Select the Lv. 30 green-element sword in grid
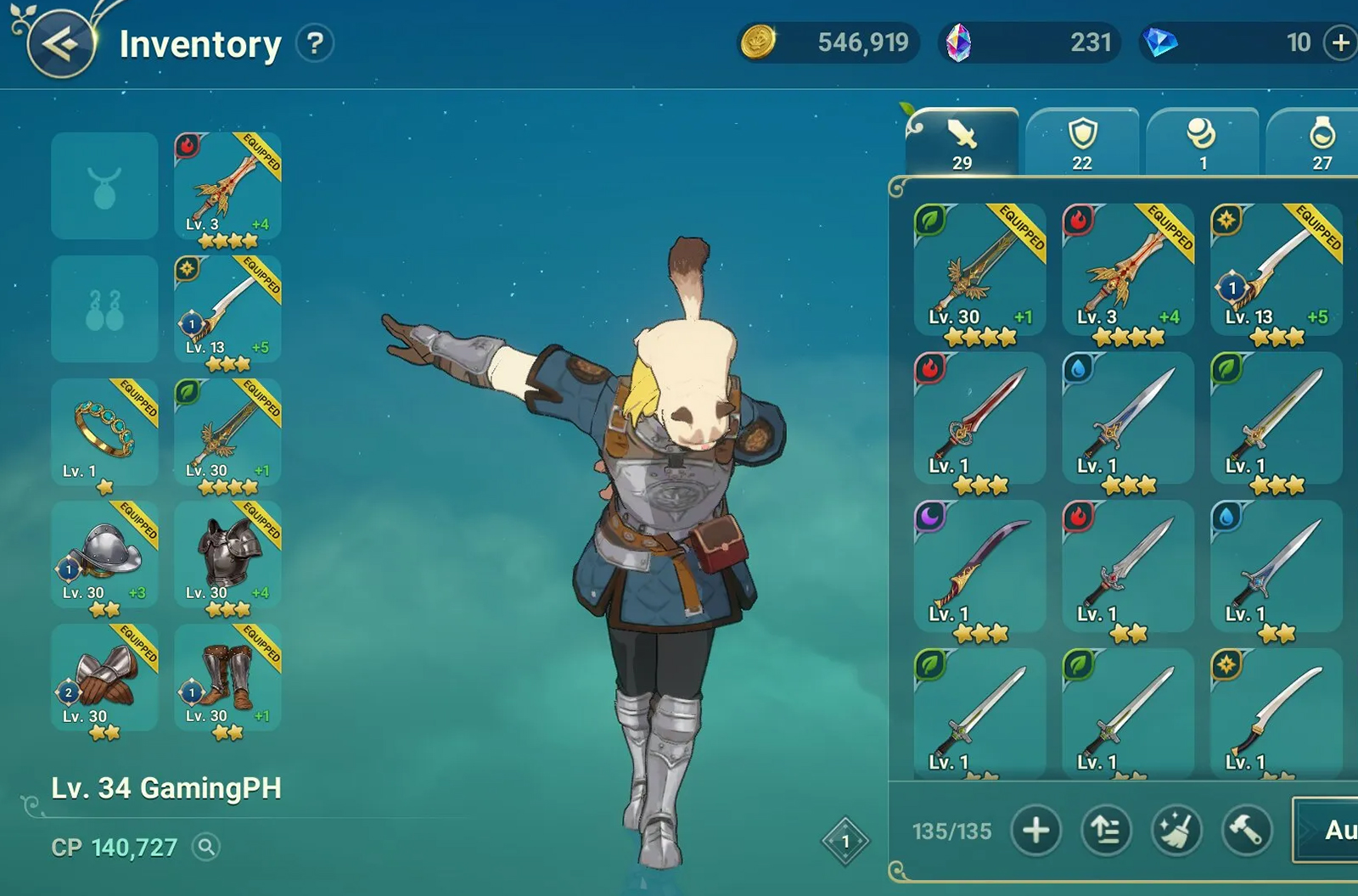The height and width of the screenshot is (896, 1358). (980, 272)
